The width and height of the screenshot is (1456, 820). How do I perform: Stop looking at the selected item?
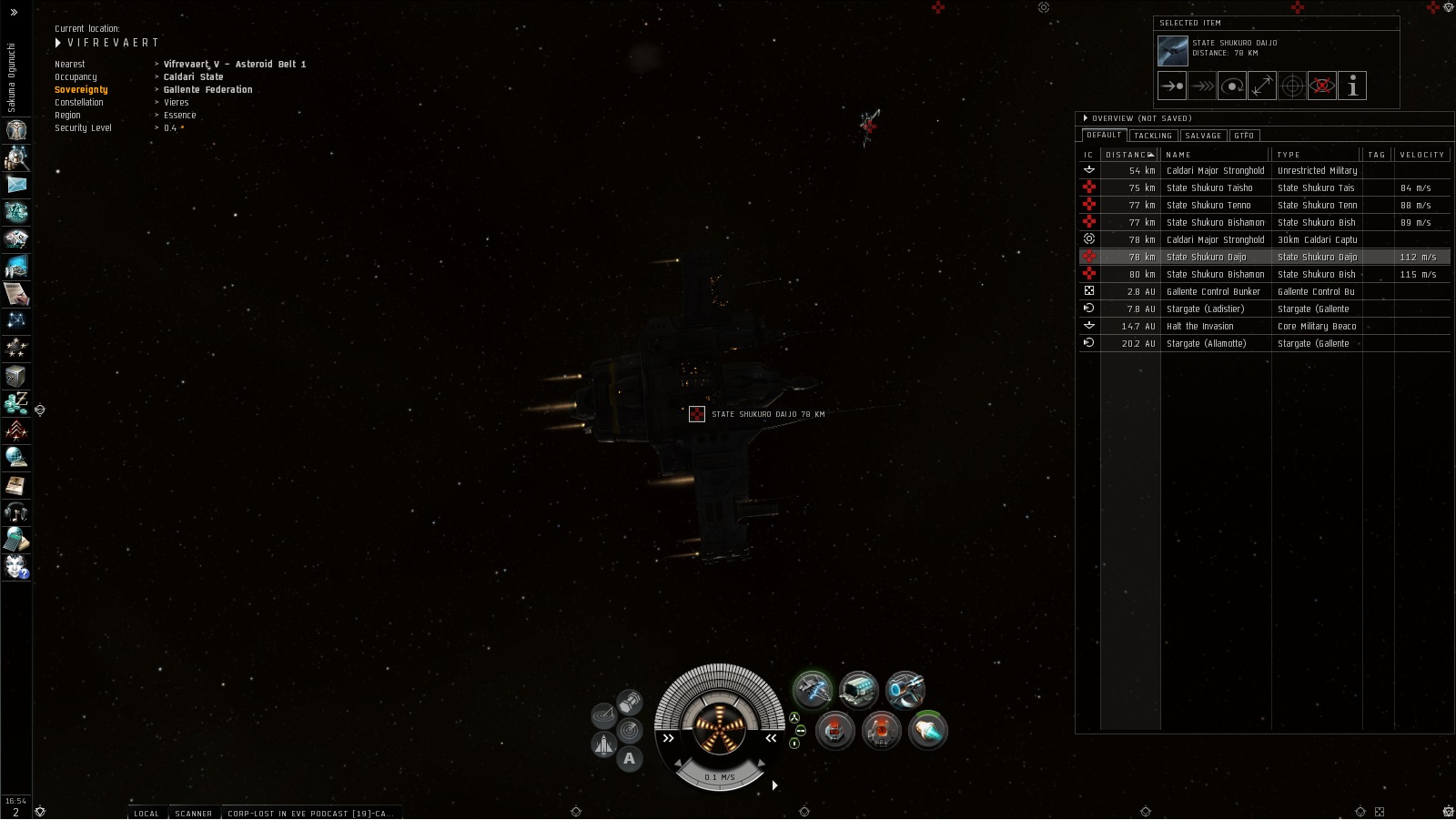coord(1322,86)
